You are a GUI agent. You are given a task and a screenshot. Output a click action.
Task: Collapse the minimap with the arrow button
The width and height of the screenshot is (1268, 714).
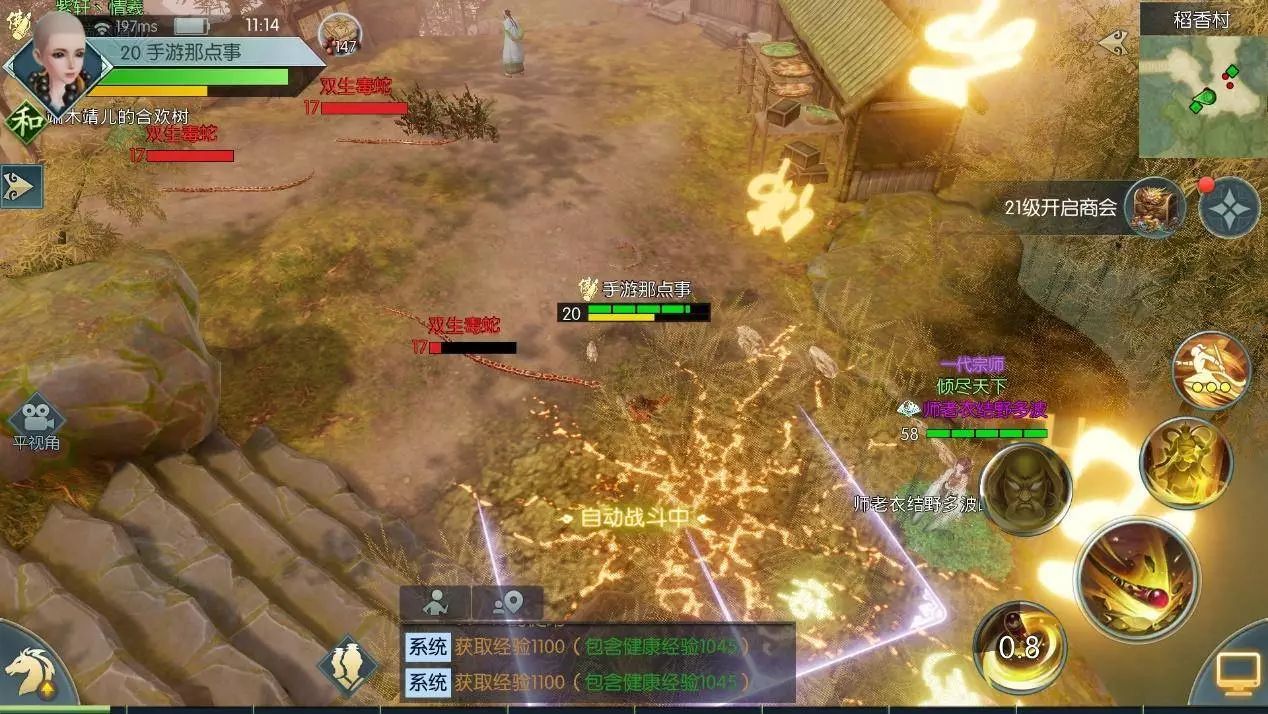tap(1113, 43)
